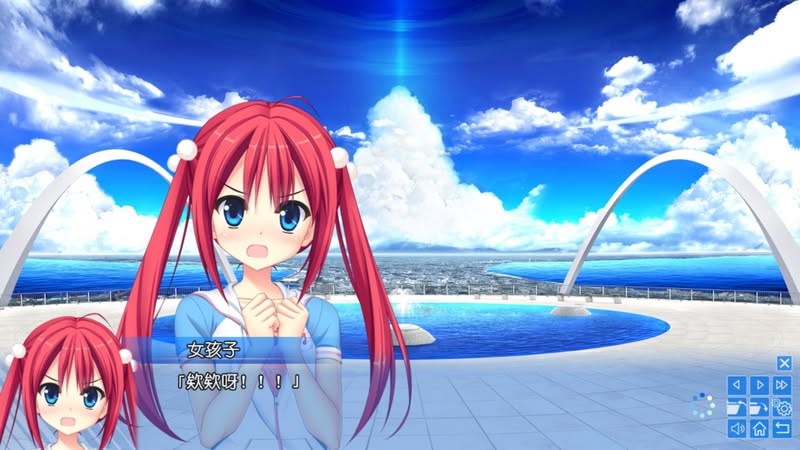Open settings with the gear icon
Image resolution: width=800 pixels, height=450 pixels.
click(x=783, y=407)
